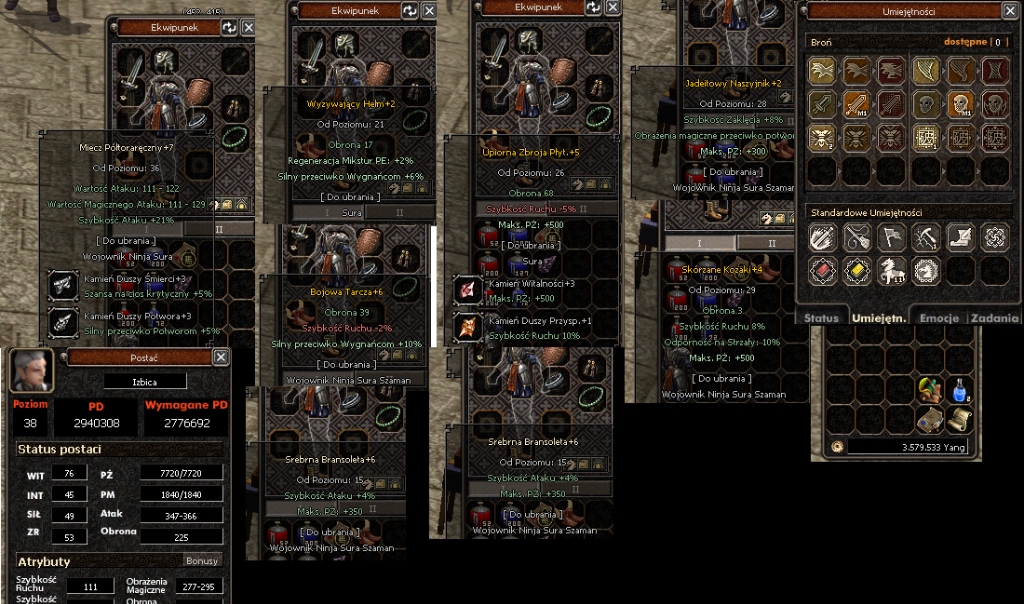Image resolution: width=1024 pixels, height=604 pixels.
Task: Open the Emocje tab
Action: pos(939,318)
